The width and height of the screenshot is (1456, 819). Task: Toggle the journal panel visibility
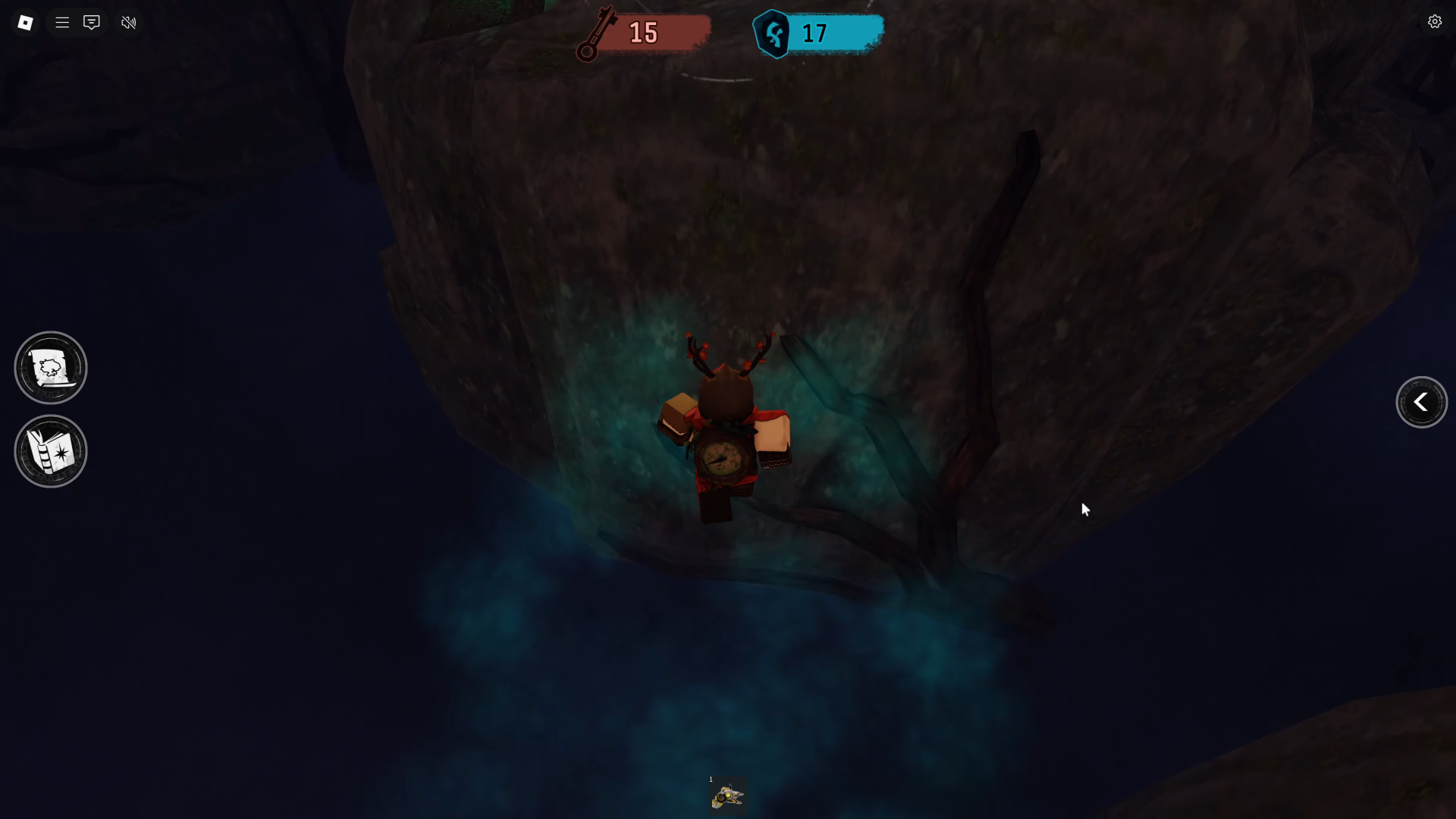[50, 450]
